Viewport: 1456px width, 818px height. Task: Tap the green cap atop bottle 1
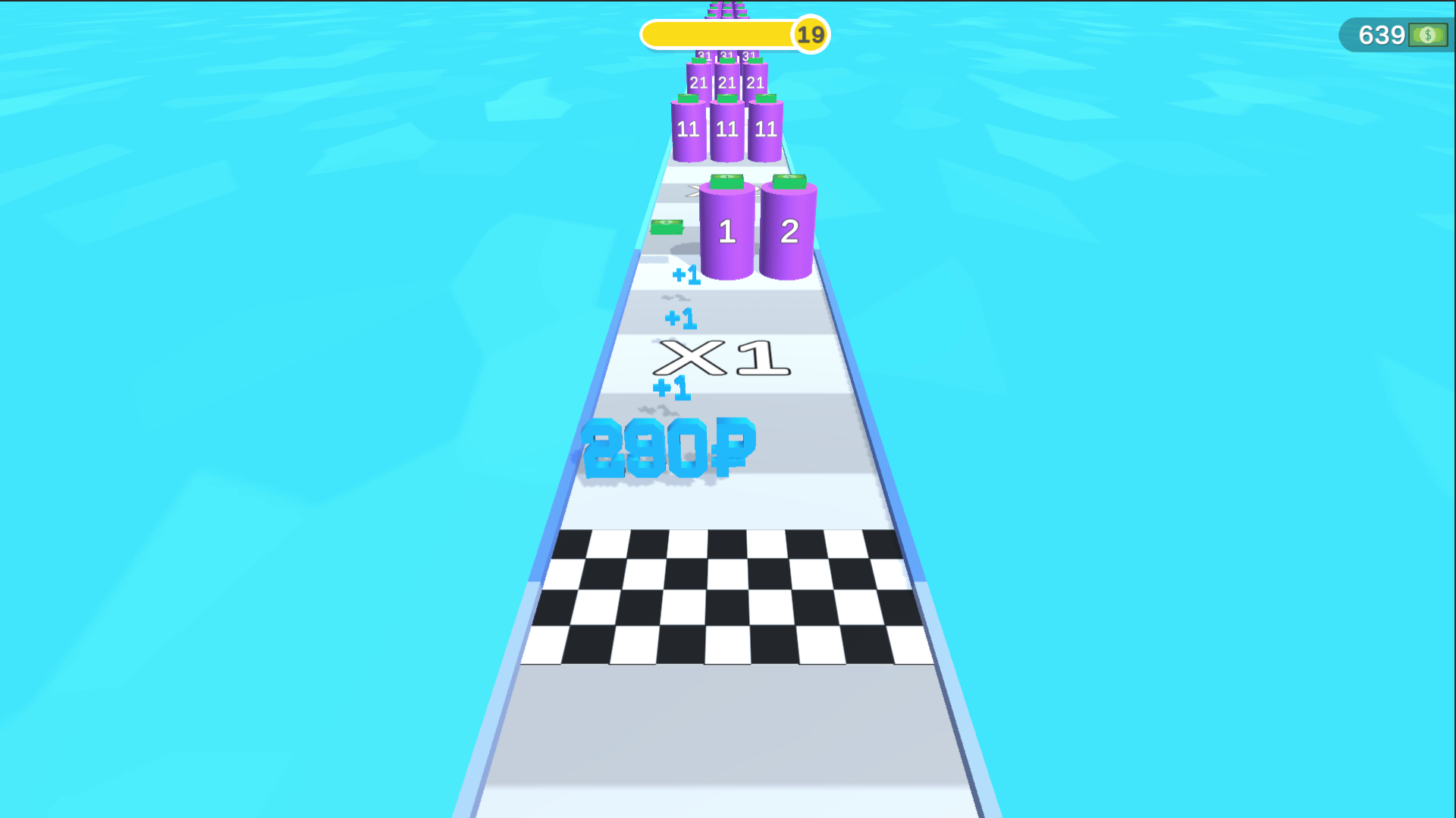click(726, 180)
